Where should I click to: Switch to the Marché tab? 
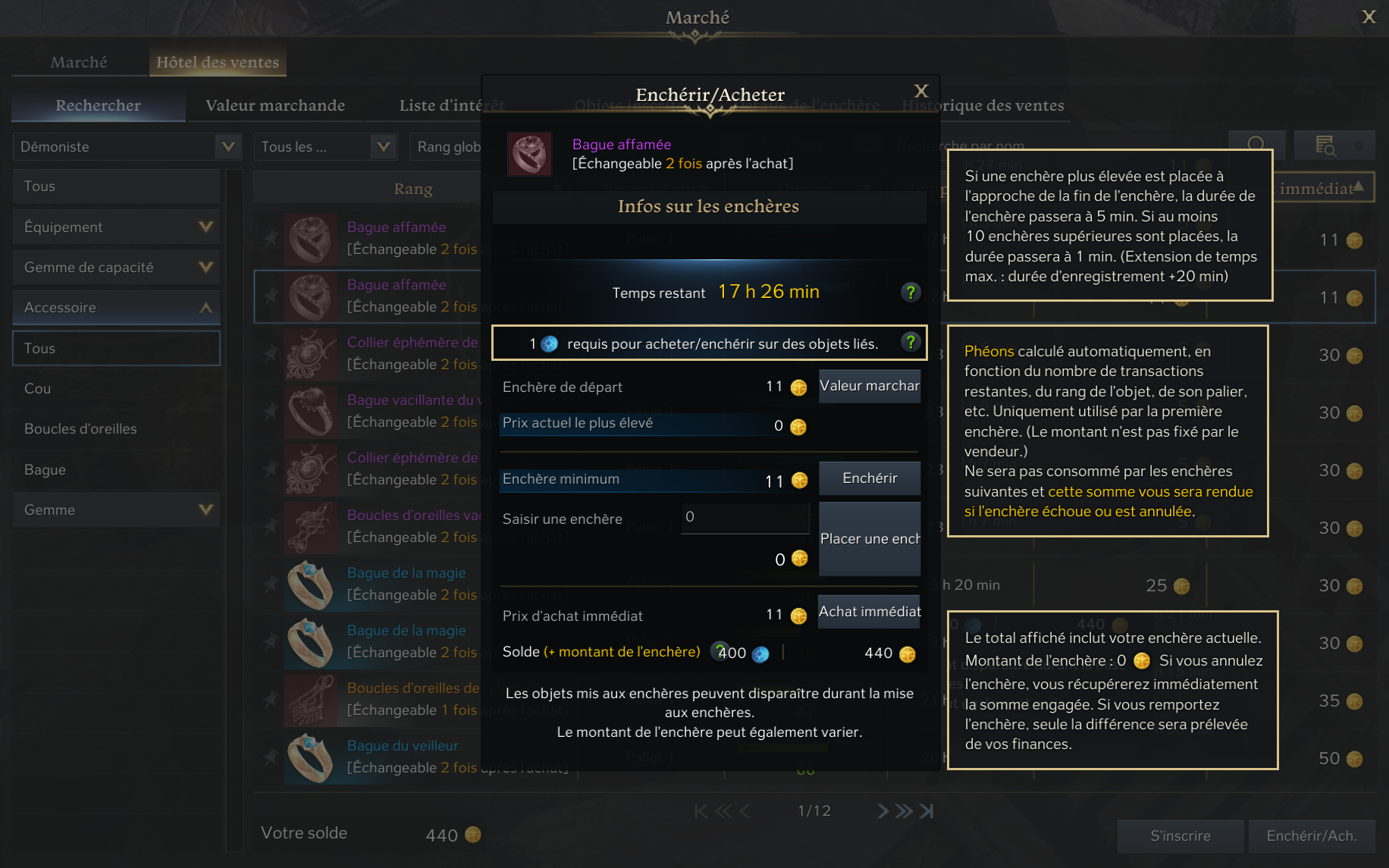[79, 62]
